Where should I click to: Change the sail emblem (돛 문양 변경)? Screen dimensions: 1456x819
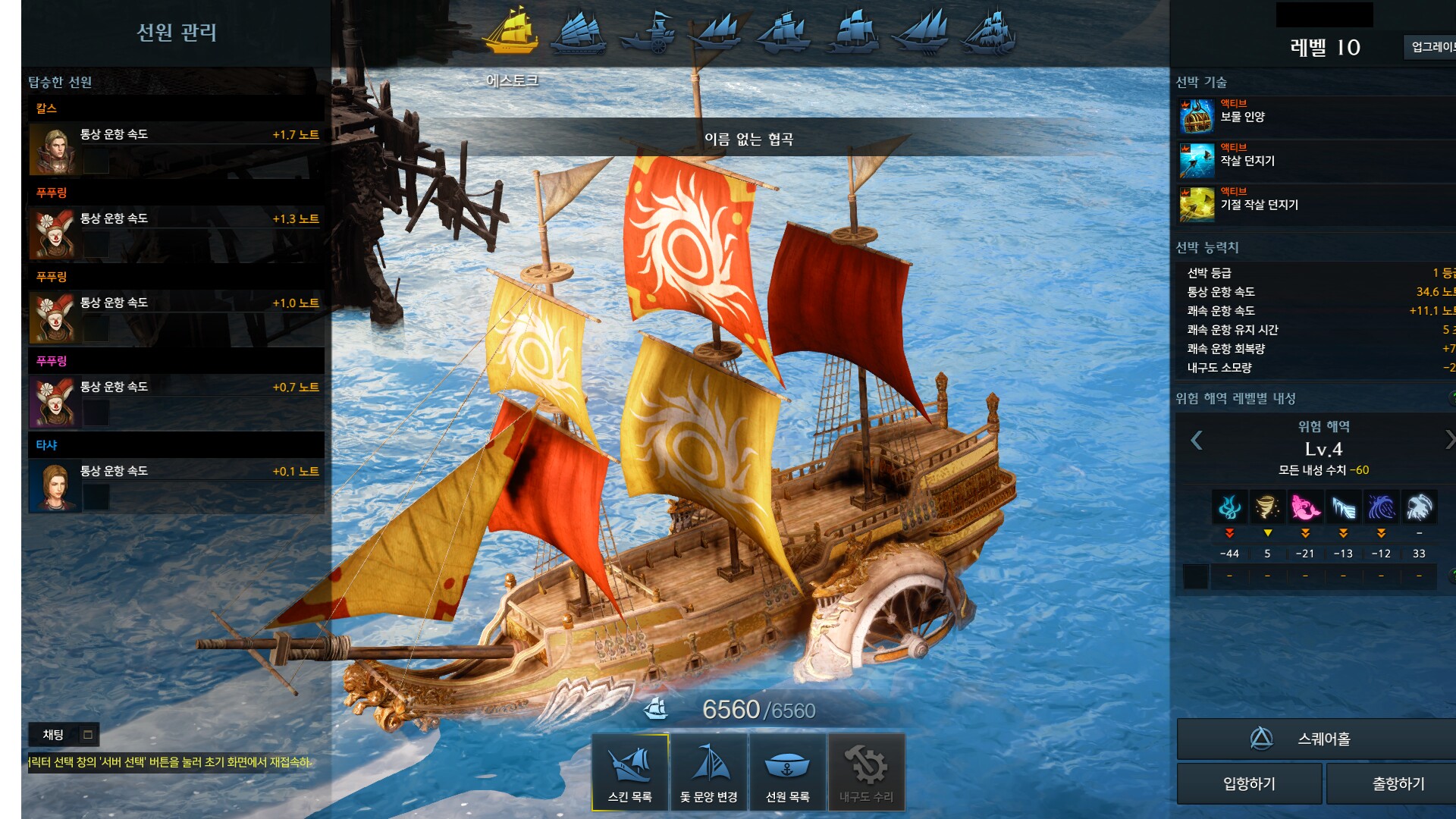(709, 772)
